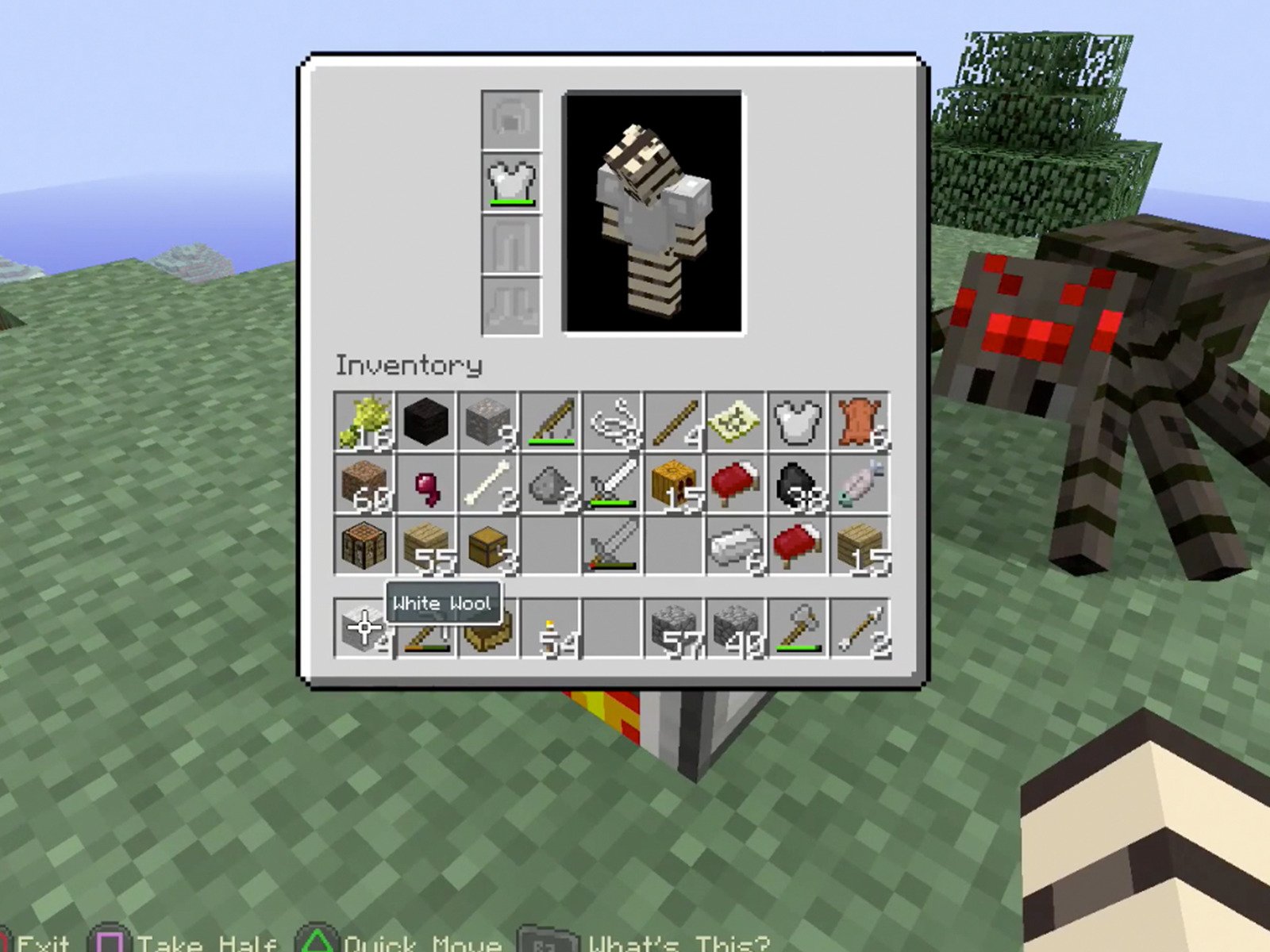Select the iron ingot stack

[x=734, y=547]
